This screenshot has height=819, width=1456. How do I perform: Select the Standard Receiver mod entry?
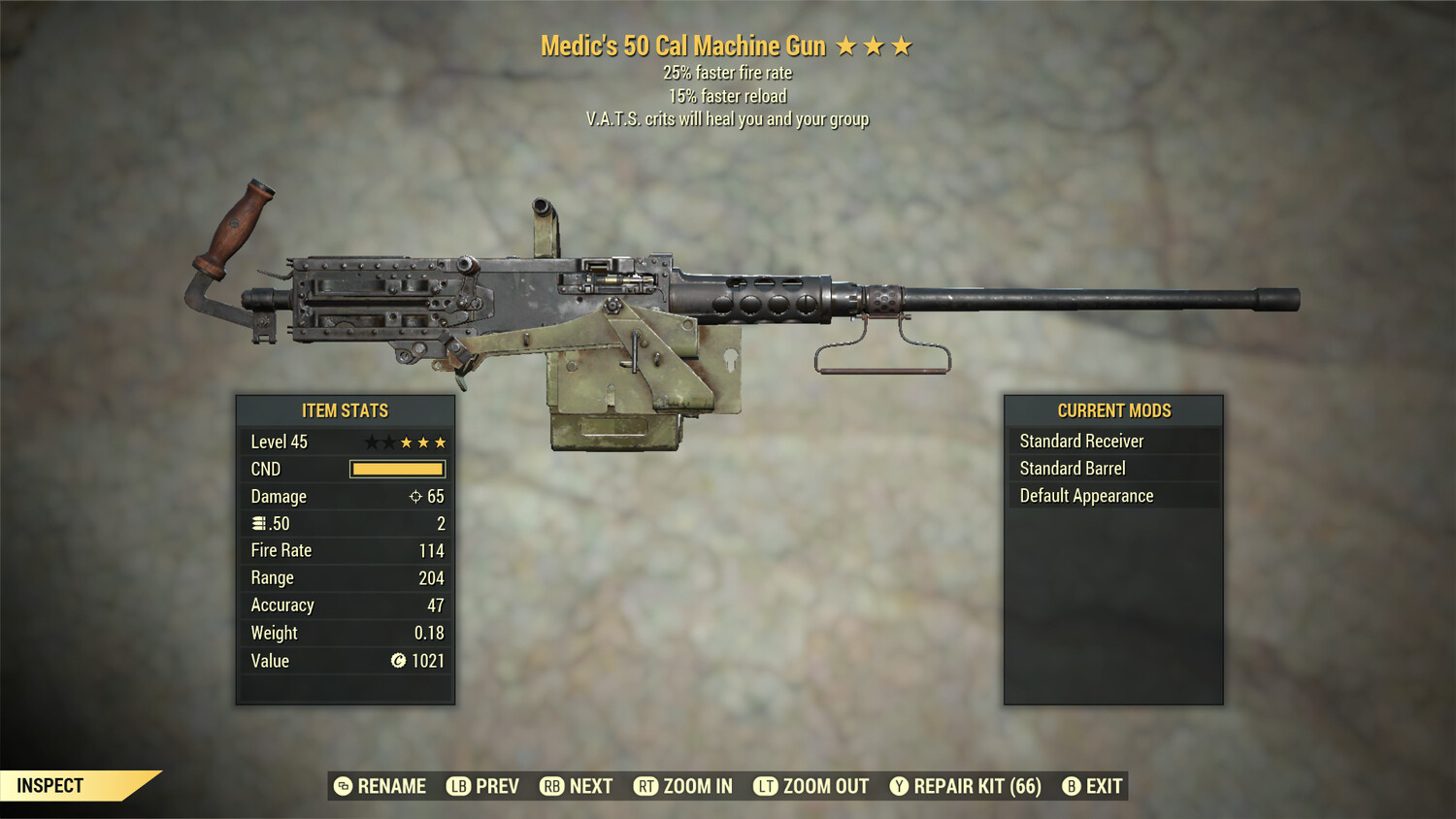pyautogui.click(x=1082, y=441)
